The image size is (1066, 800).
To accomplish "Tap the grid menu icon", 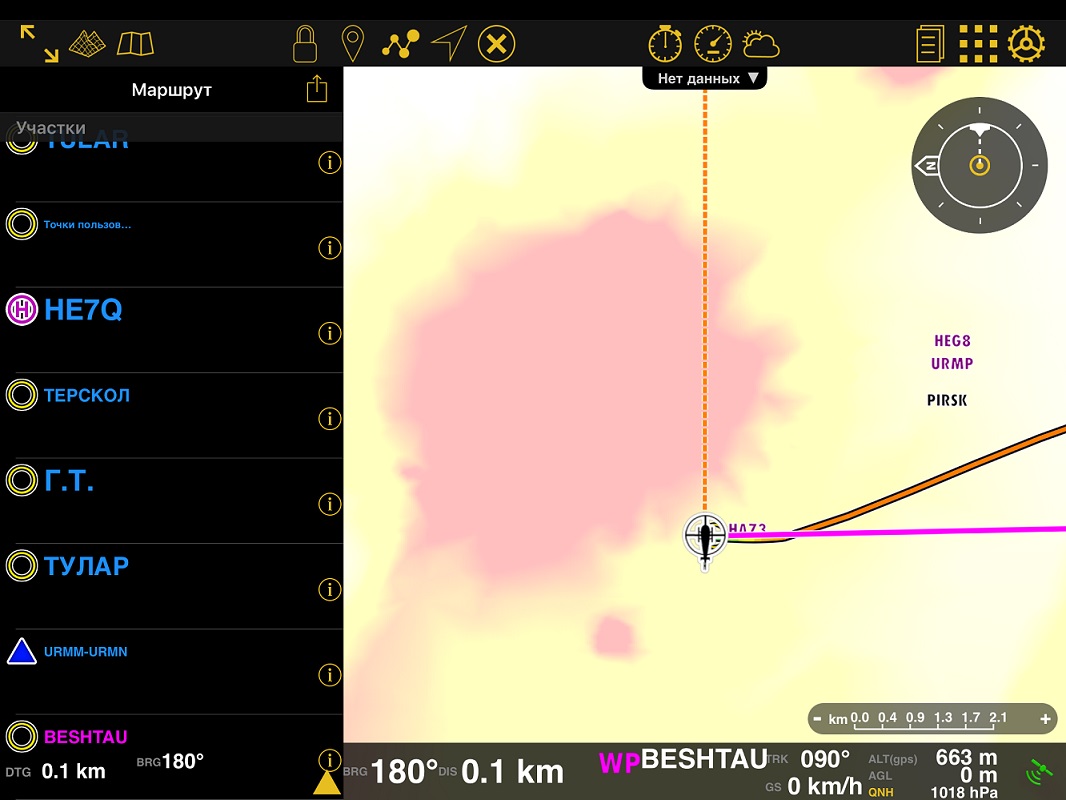I will tap(978, 44).
